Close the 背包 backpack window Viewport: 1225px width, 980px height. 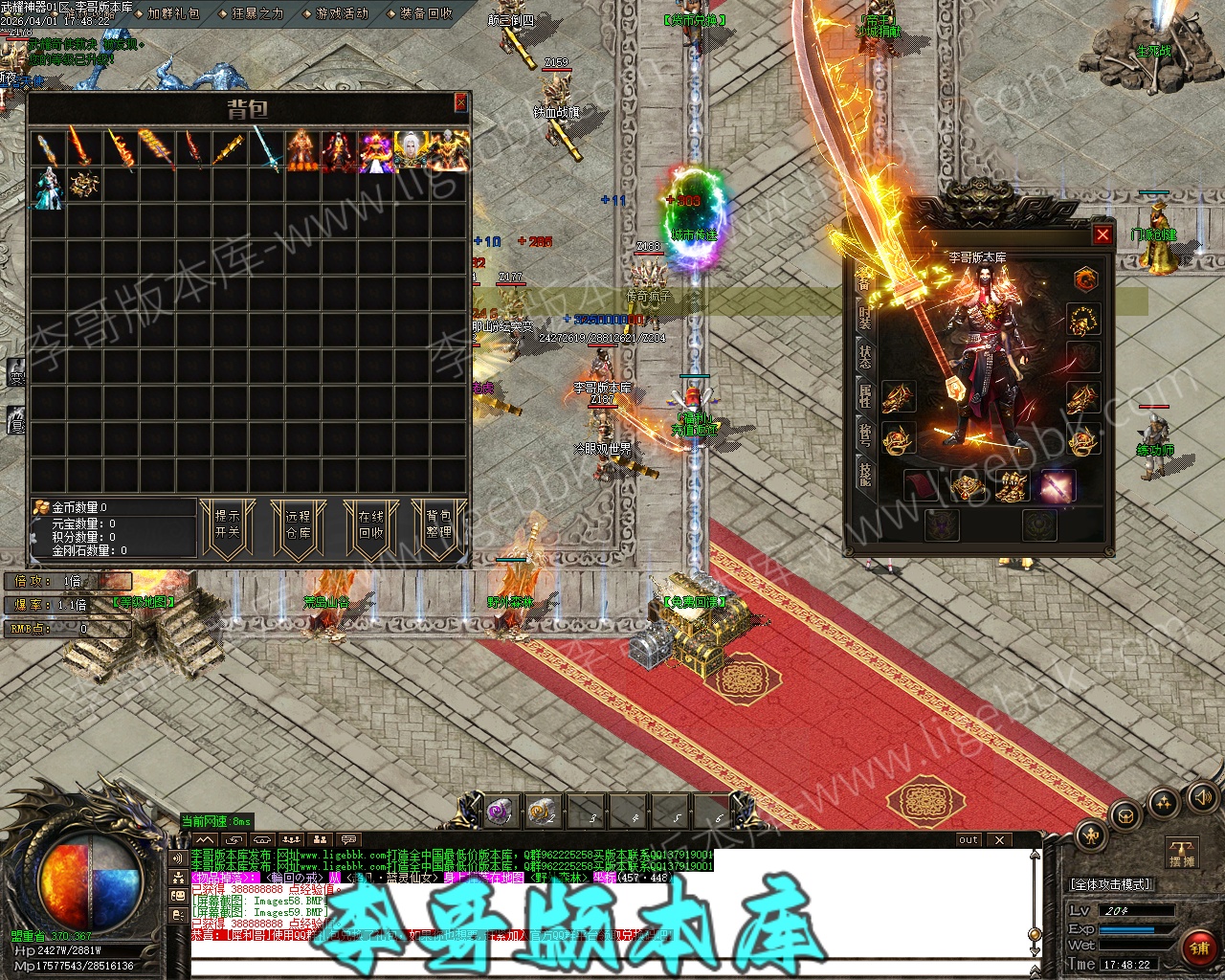click(460, 102)
